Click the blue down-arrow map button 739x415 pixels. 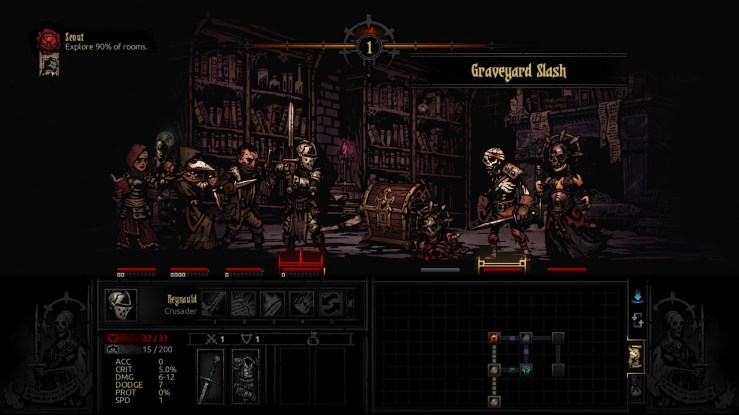(636, 296)
